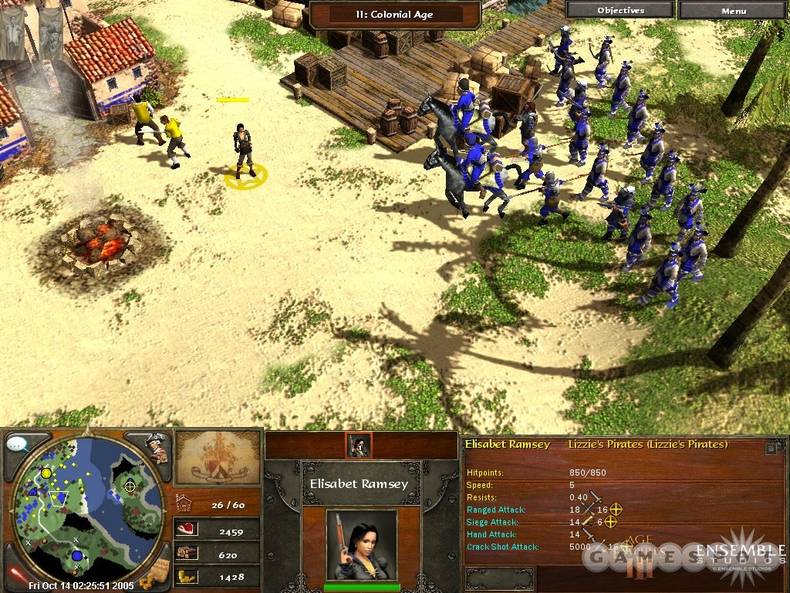
Task: Open the game Menu
Action: (x=733, y=10)
